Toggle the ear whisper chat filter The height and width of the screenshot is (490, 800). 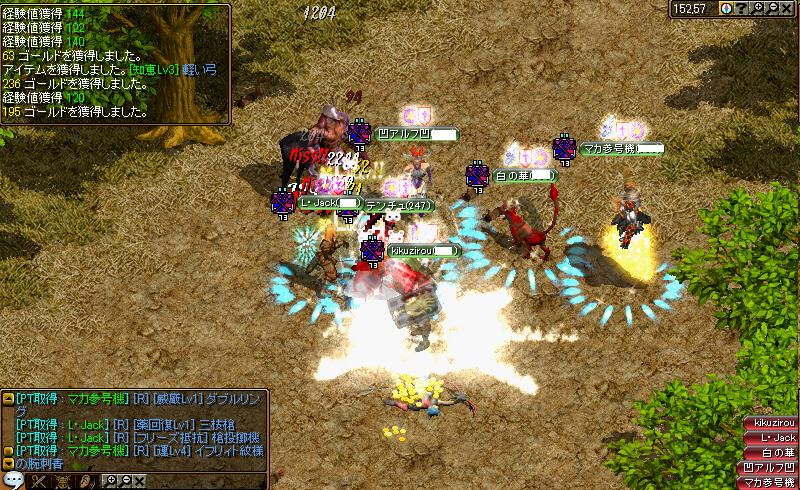coord(84,481)
